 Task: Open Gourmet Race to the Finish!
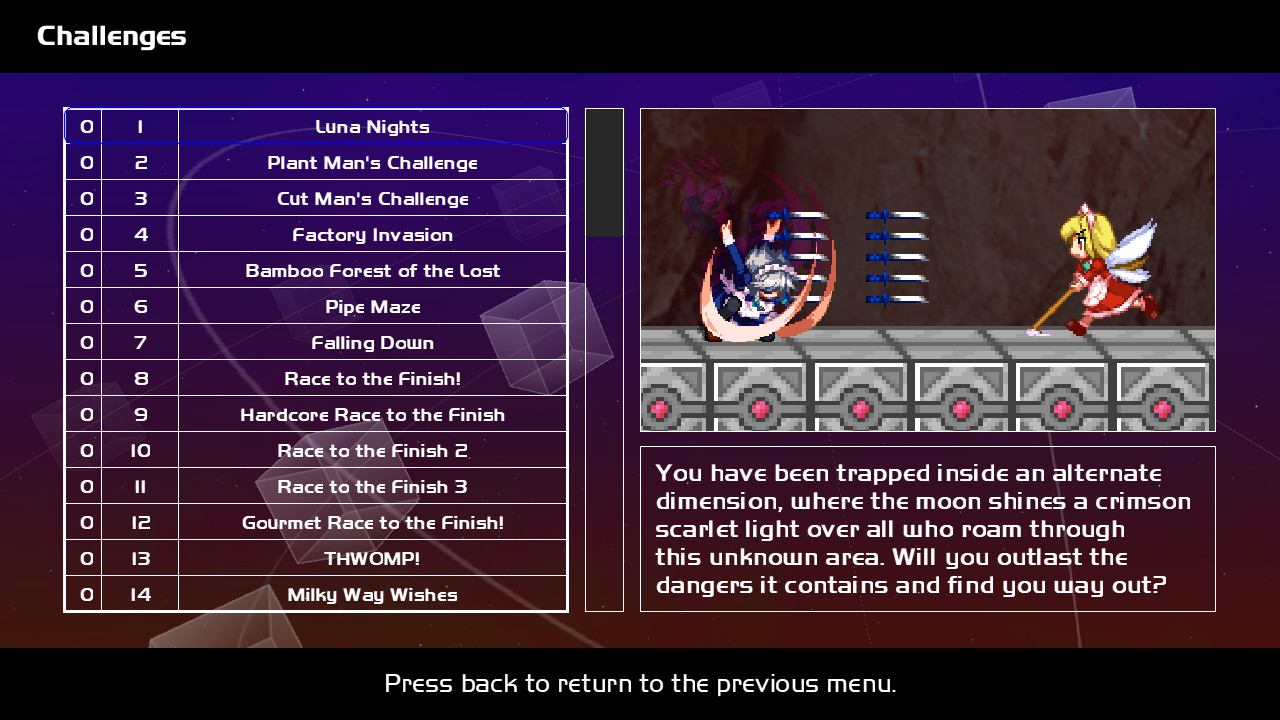[373, 523]
